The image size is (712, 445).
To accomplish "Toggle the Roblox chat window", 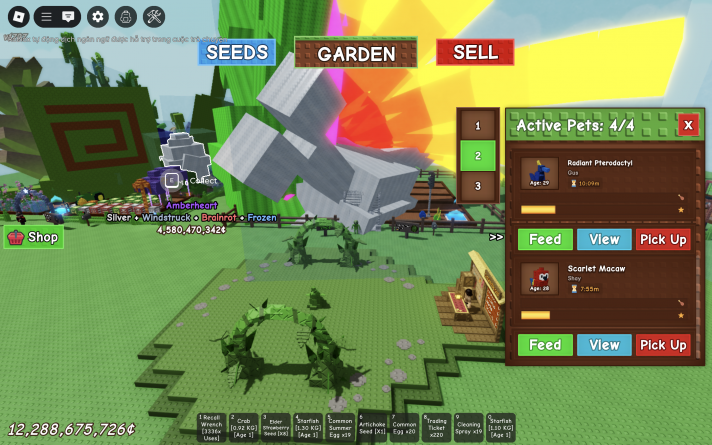I will (x=68, y=16).
